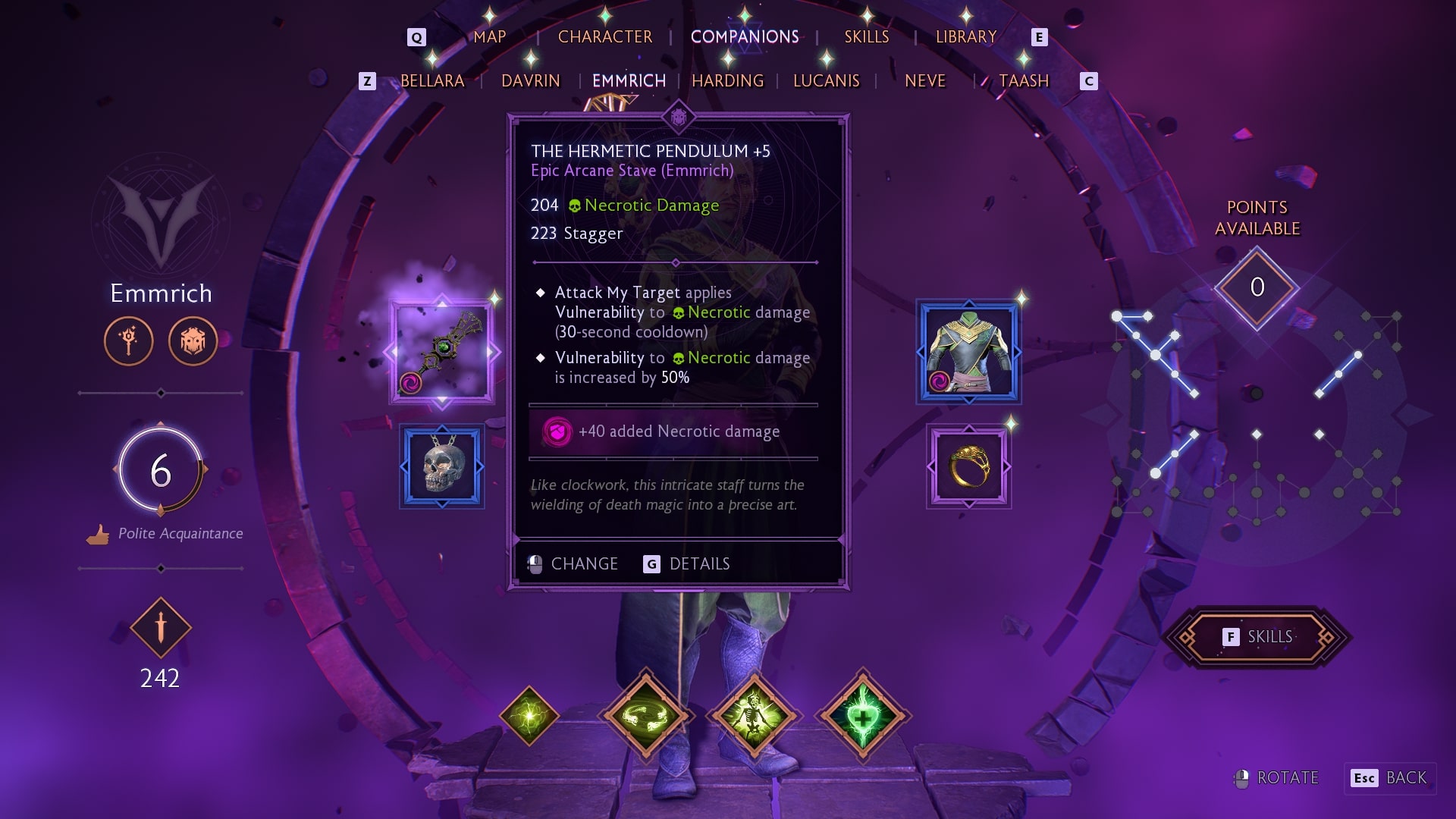The width and height of the screenshot is (1456, 819).
Task: View companion Lucanis
Action: click(x=826, y=81)
